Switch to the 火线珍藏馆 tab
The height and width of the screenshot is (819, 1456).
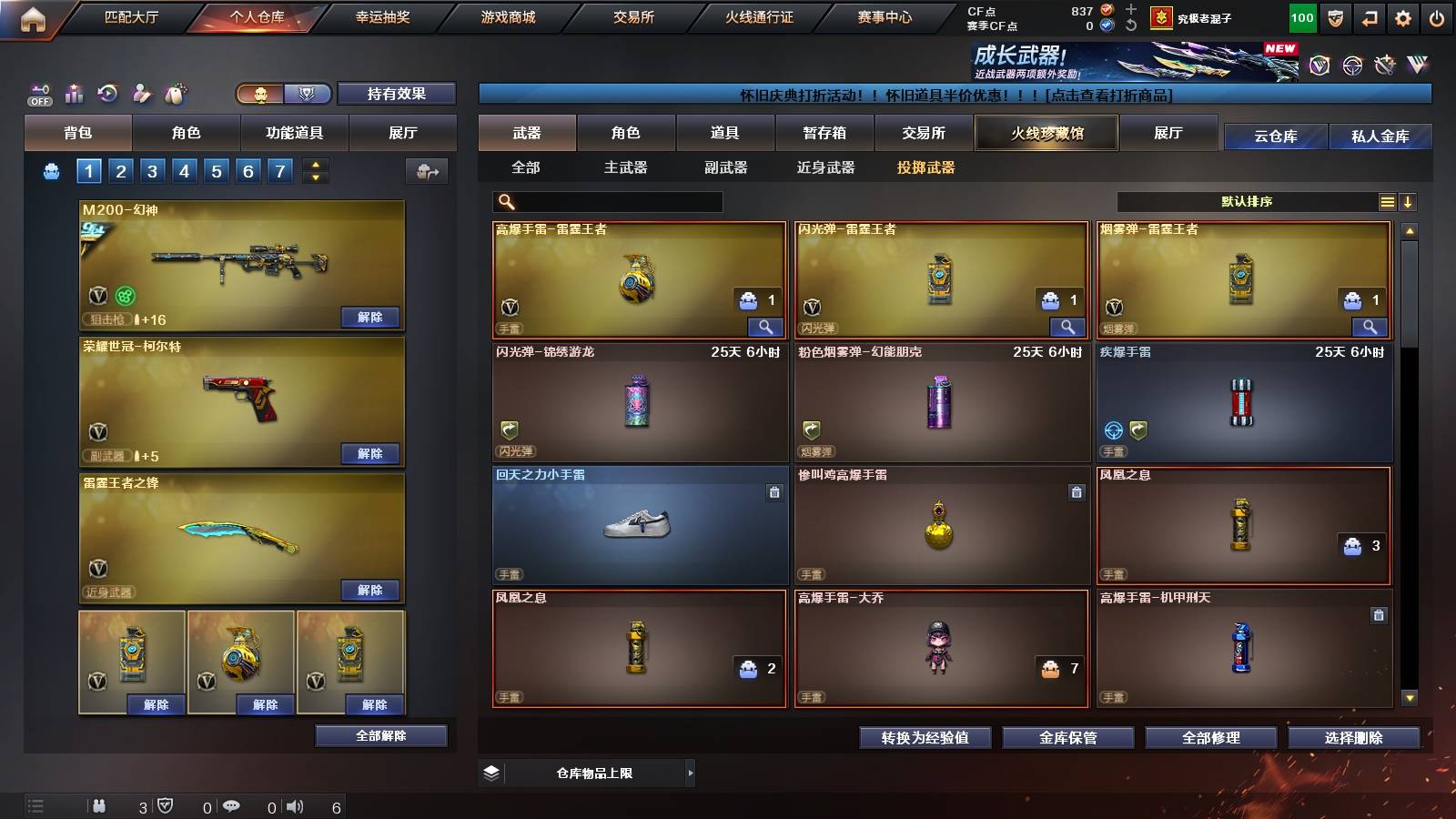point(1046,133)
